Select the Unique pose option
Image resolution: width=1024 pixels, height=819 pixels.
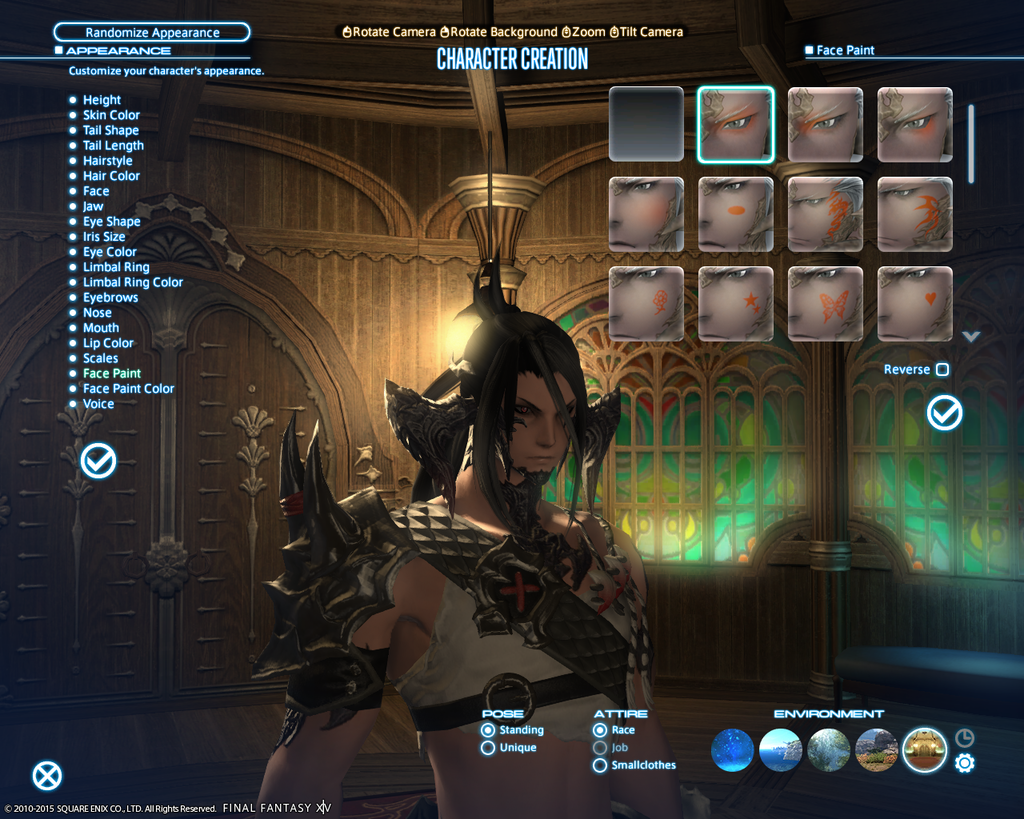(x=488, y=748)
